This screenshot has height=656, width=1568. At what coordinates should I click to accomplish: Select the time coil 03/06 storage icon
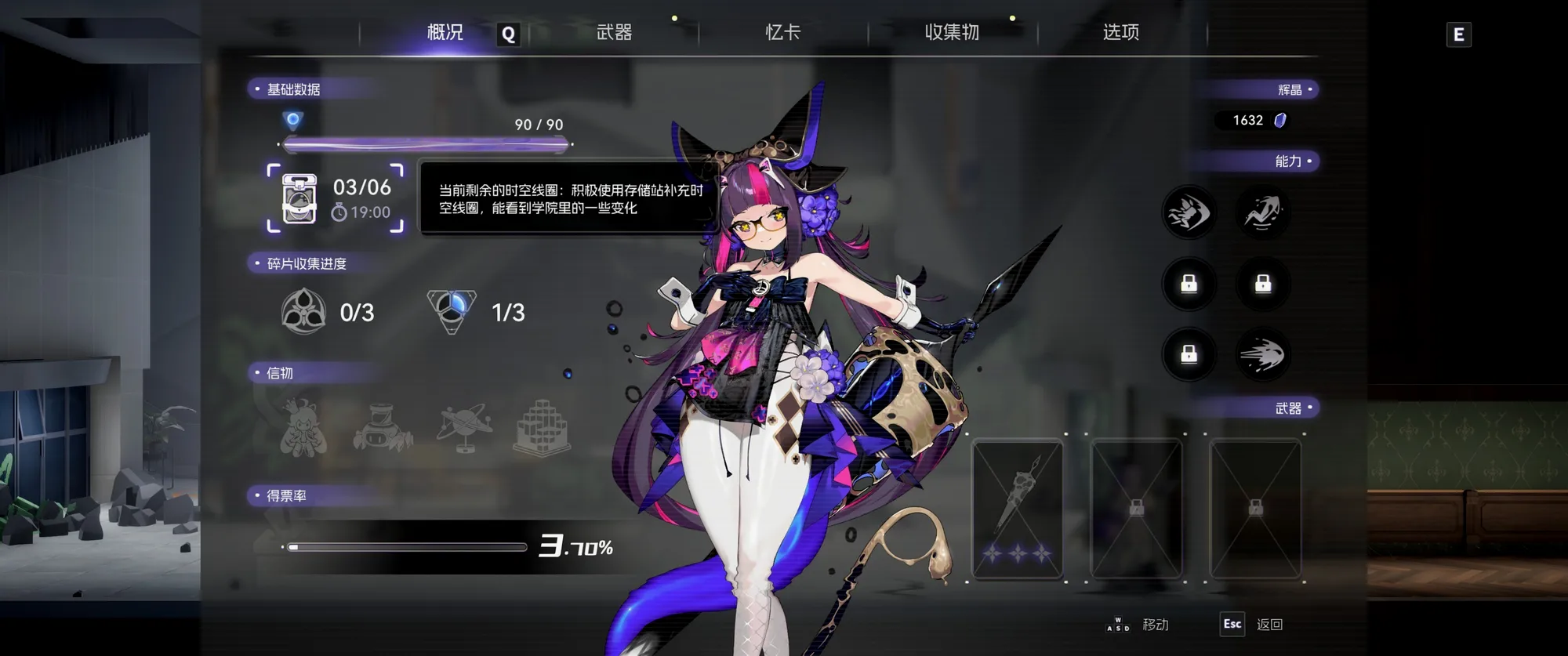tap(299, 198)
